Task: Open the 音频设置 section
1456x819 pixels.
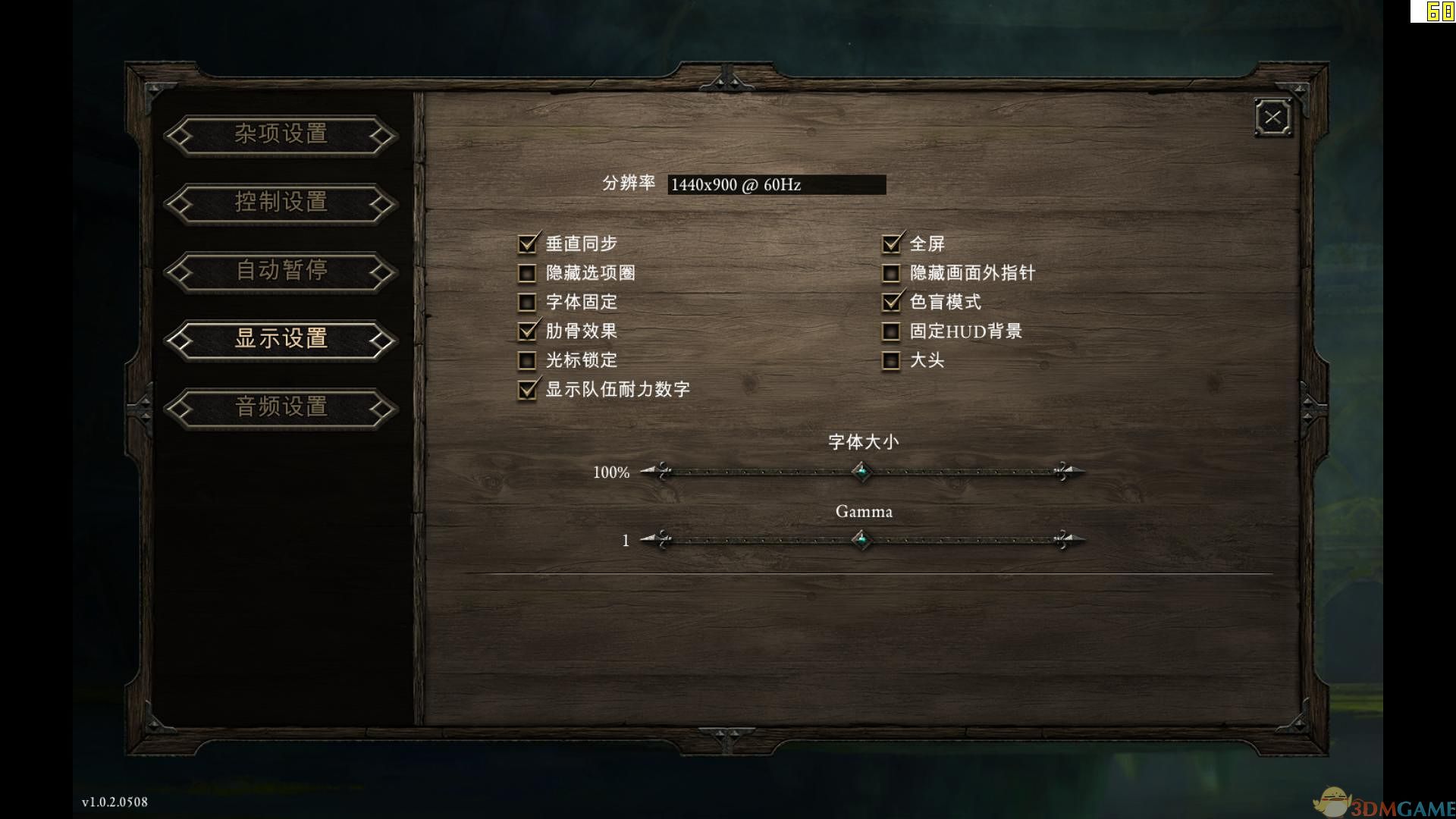Action: [281, 408]
